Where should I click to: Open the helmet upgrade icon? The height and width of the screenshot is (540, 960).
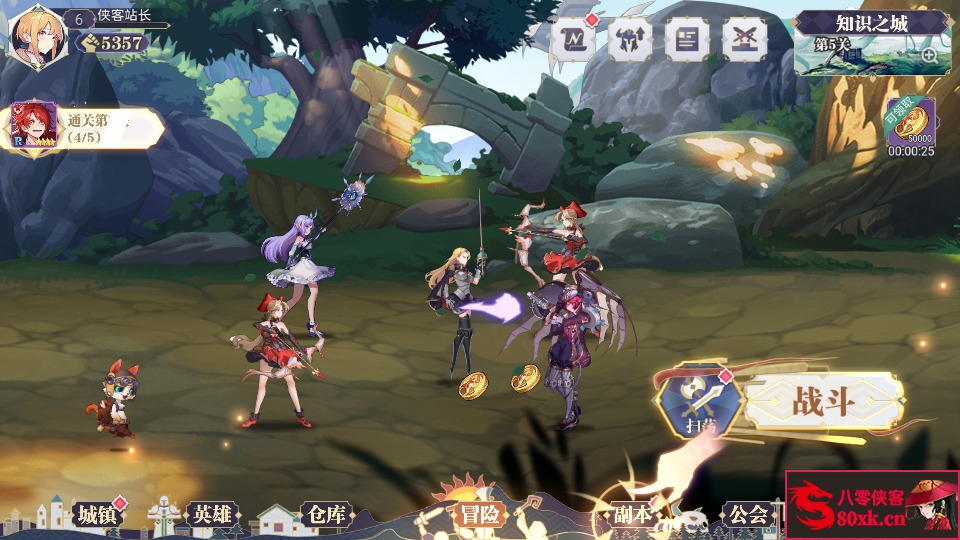[x=631, y=38]
